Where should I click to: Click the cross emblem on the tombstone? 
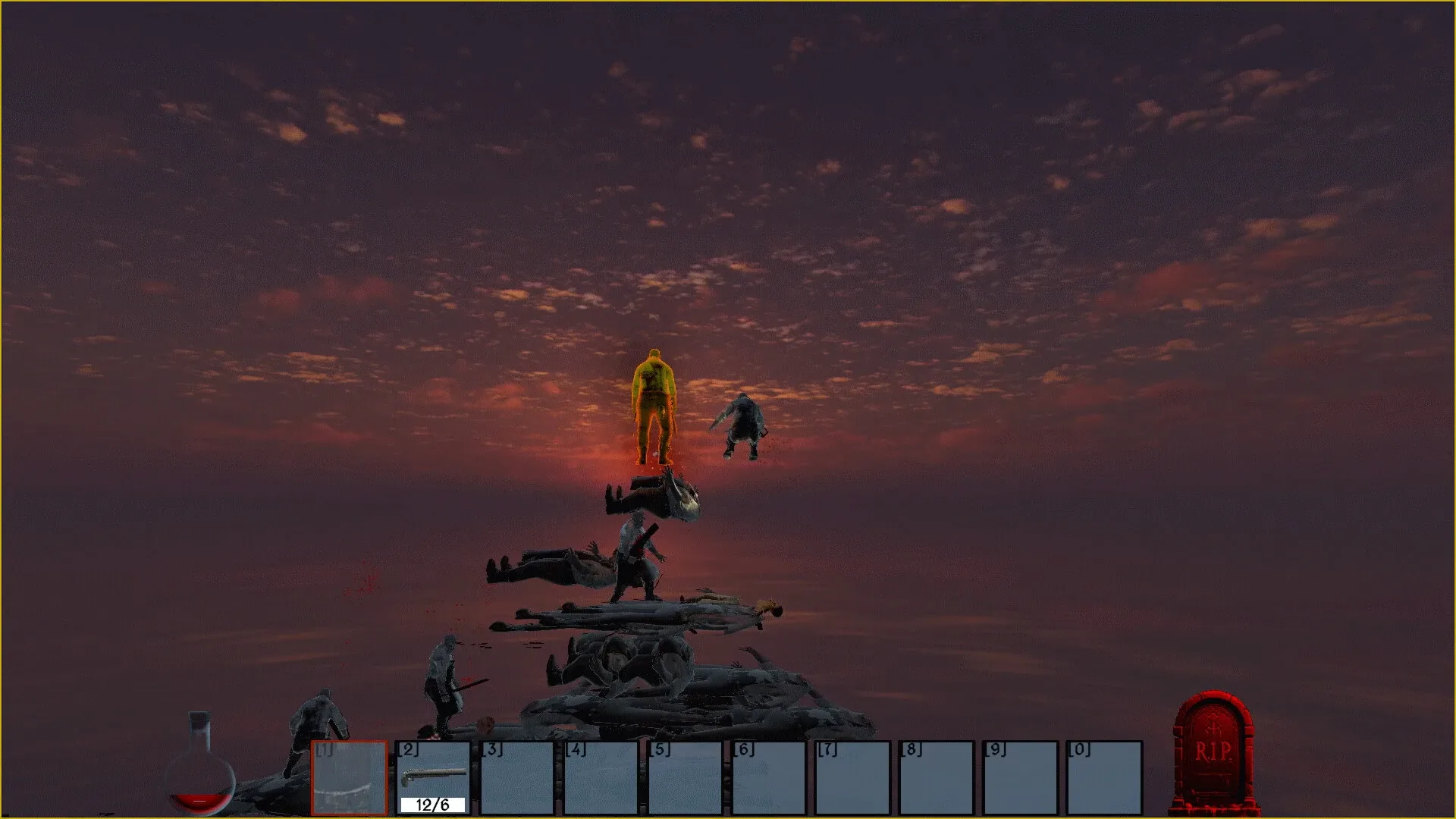point(1214,726)
